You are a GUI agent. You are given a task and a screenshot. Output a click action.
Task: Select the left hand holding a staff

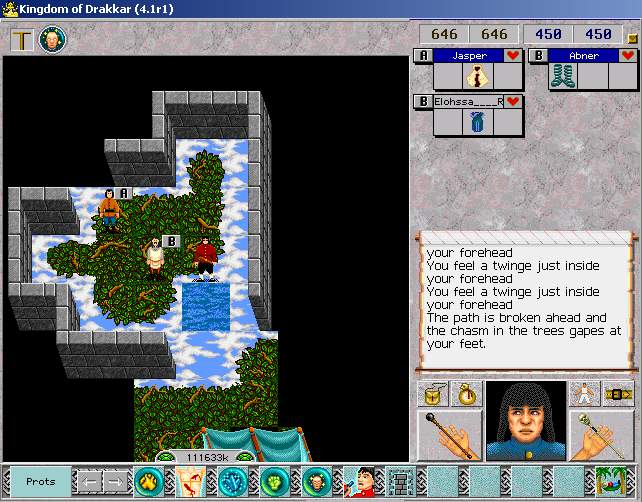click(449, 434)
